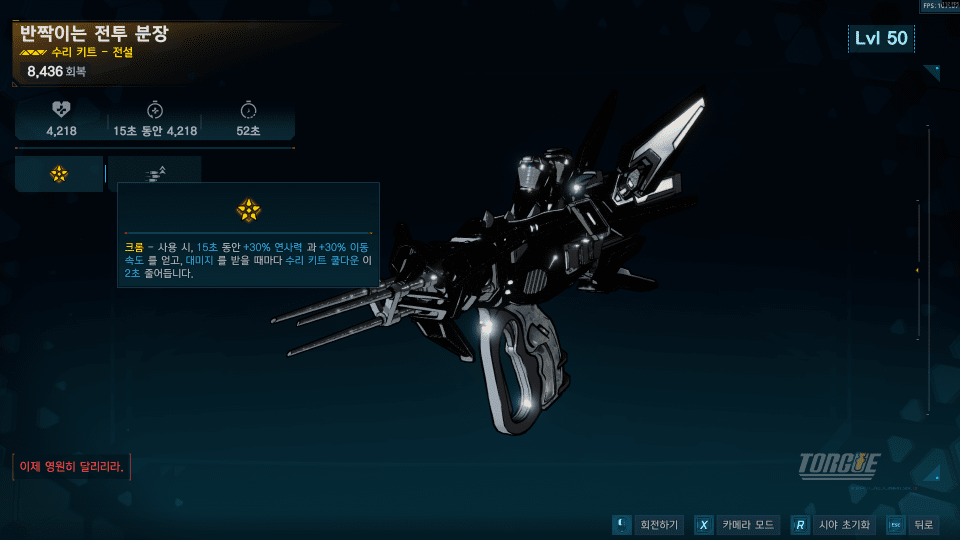Click the 회전하기 rotate button

pos(647,525)
